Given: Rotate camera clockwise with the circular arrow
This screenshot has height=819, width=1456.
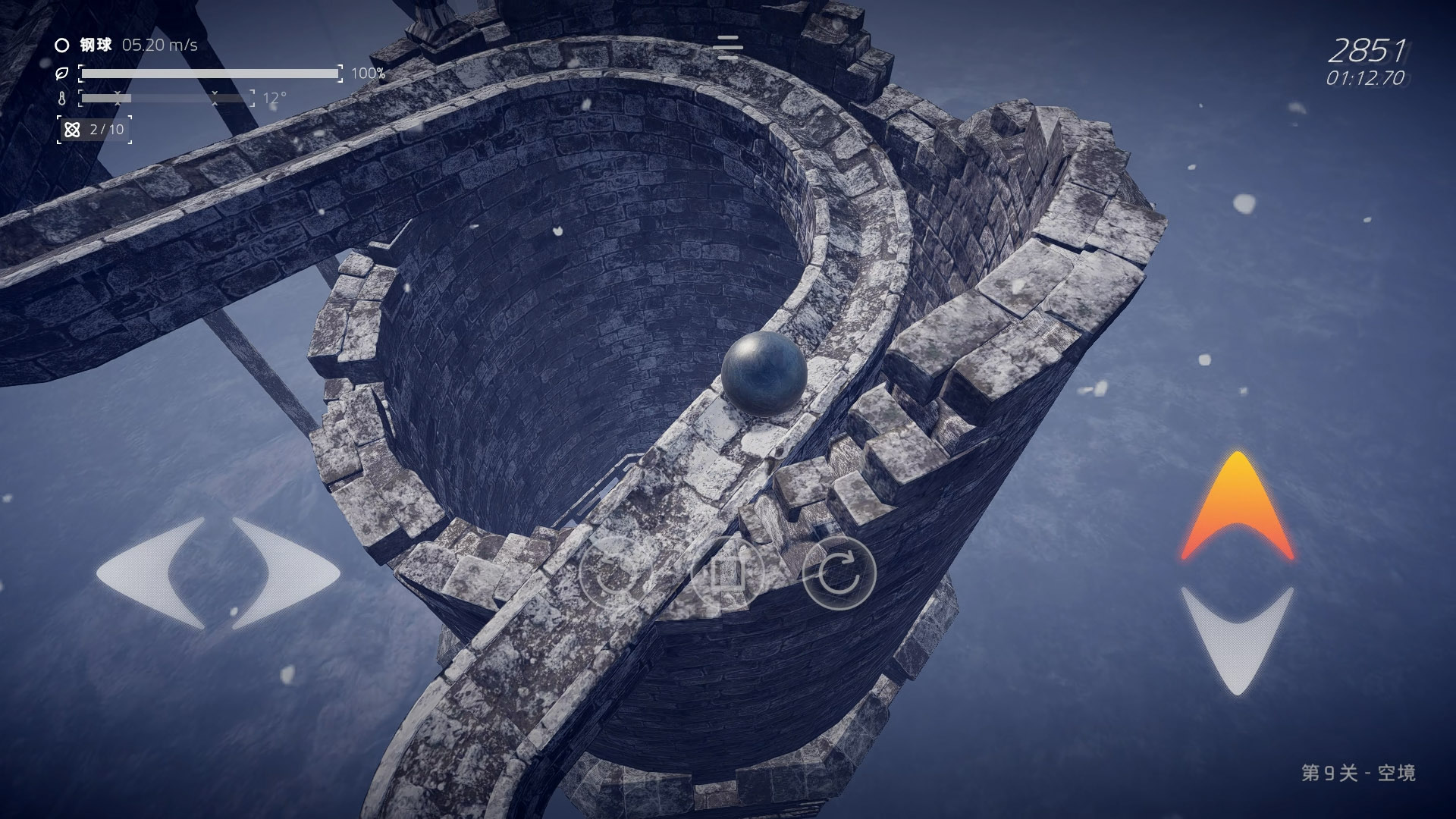Looking at the screenshot, I should pos(839,574).
